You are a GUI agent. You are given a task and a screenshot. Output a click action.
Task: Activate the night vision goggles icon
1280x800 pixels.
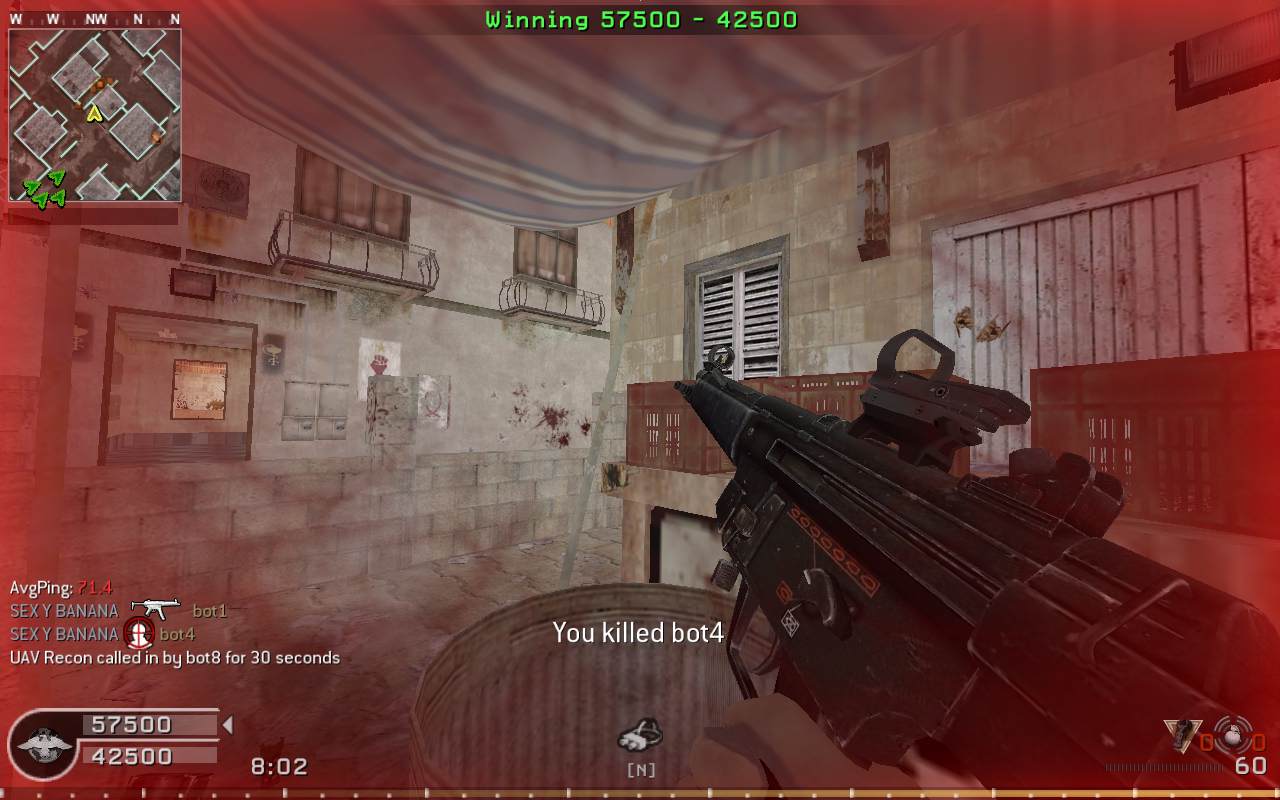[640, 737]
